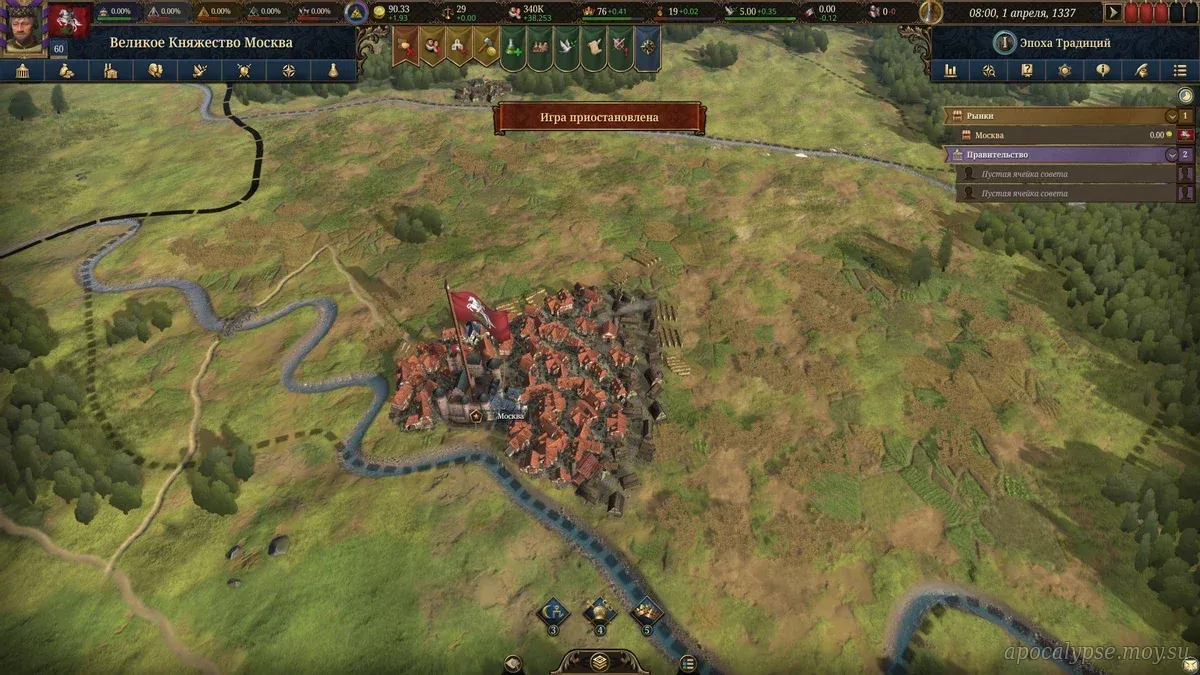Open the diplomacy dove tab
This screenshot has width=1200, height=675.
point(199,71)
